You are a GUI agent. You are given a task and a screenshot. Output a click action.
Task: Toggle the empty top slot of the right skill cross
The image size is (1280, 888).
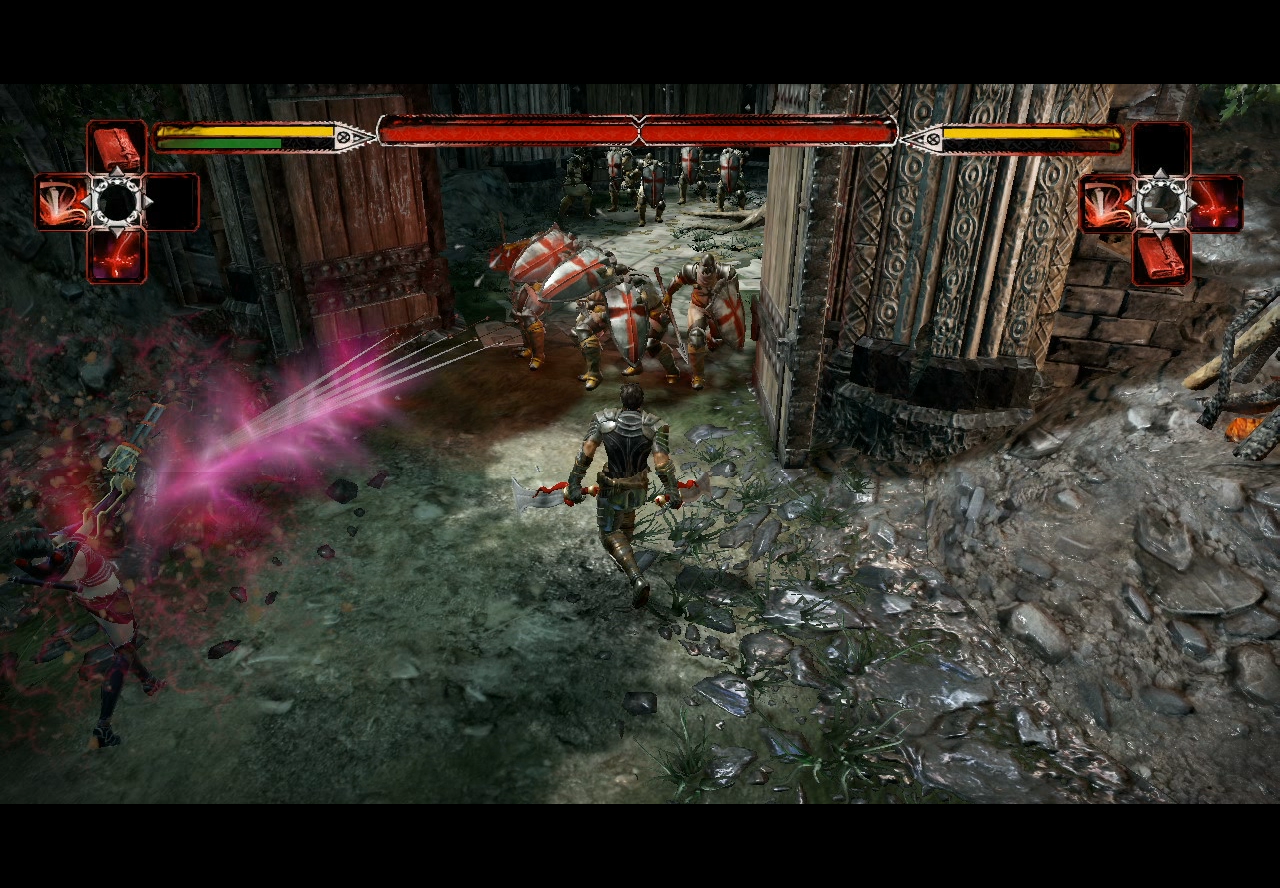[x=1161, y=147]
